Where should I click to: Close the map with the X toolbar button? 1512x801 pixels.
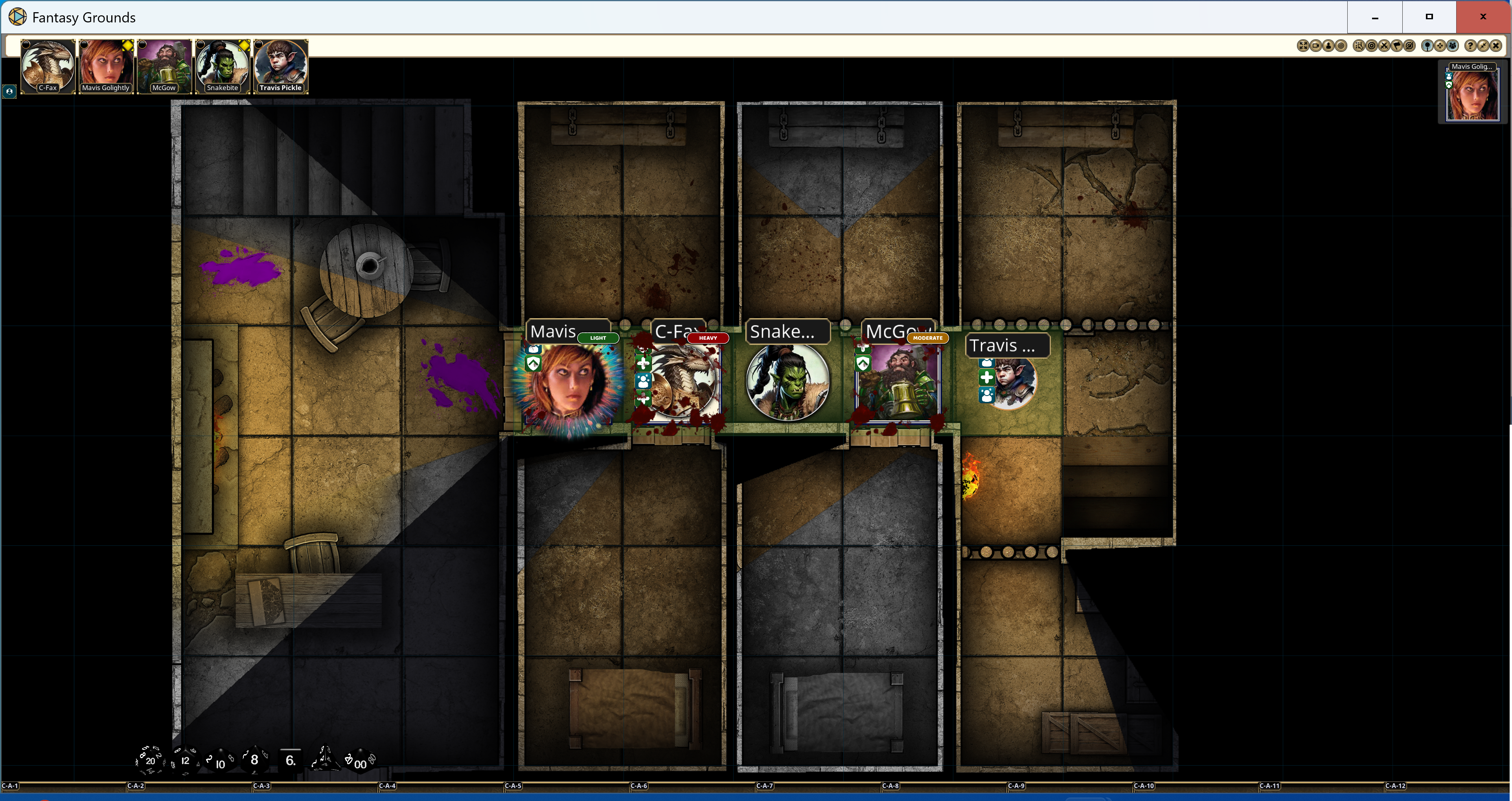point(1496,46)
